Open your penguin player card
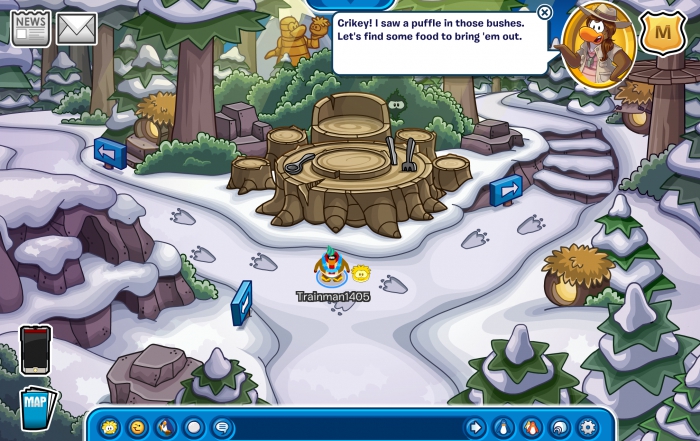This screenshot has width=700, height=441. click(x=503, y=427)
